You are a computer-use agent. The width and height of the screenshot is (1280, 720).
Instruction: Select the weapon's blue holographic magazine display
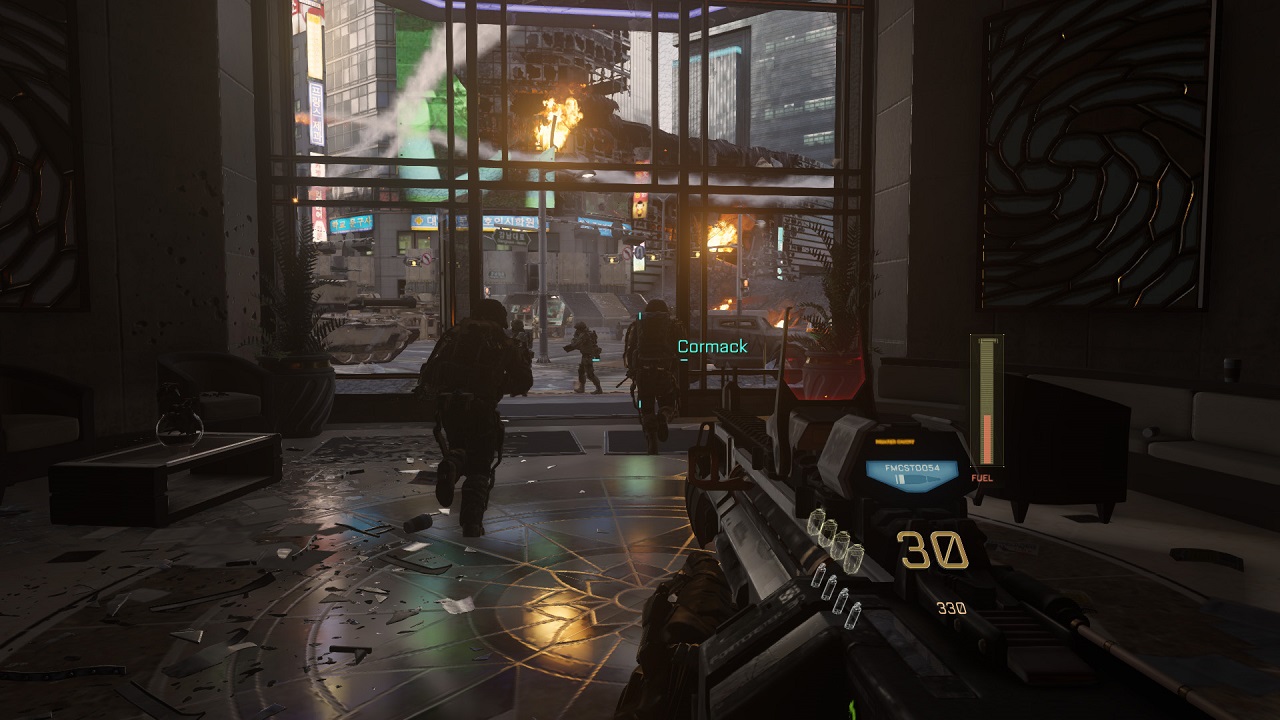click(x=911, y=473)
